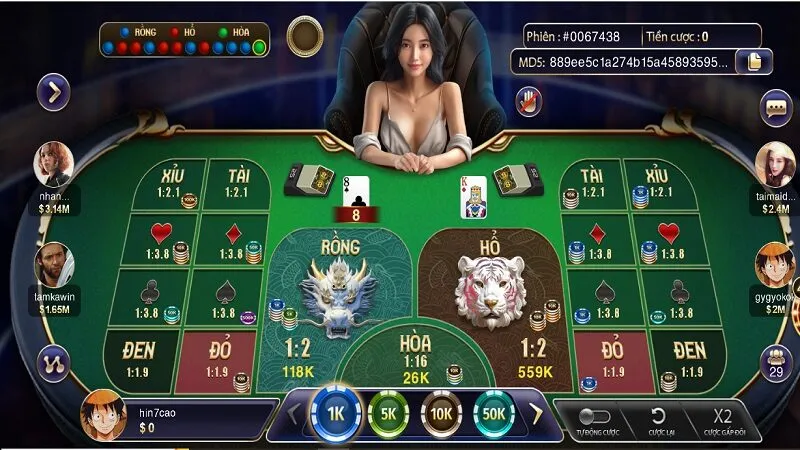Select the 50K betting chip

click(x=494, y=412)
